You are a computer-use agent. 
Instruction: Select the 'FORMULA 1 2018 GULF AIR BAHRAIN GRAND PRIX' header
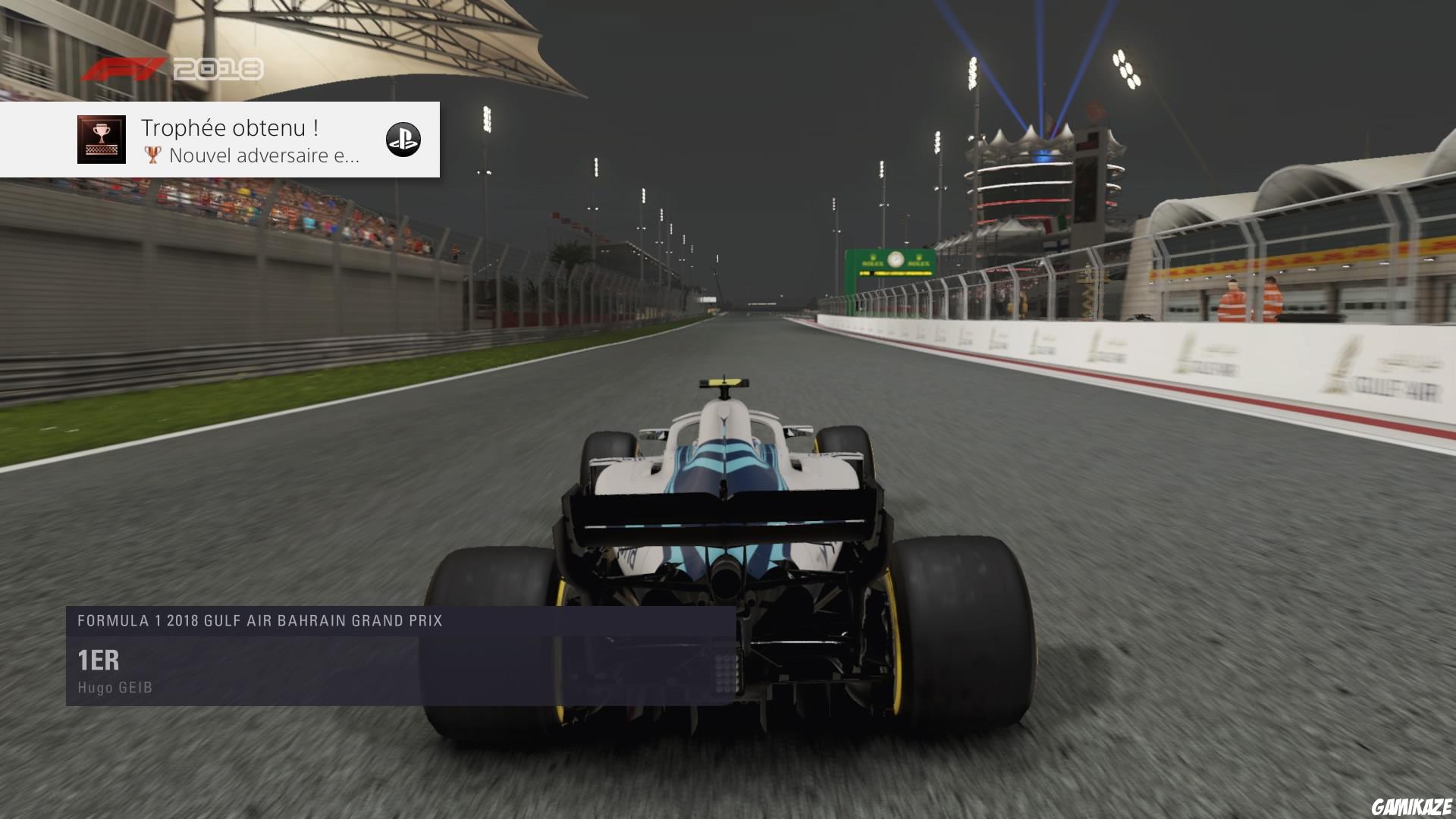pyautogui.click(x=260, y=620)
